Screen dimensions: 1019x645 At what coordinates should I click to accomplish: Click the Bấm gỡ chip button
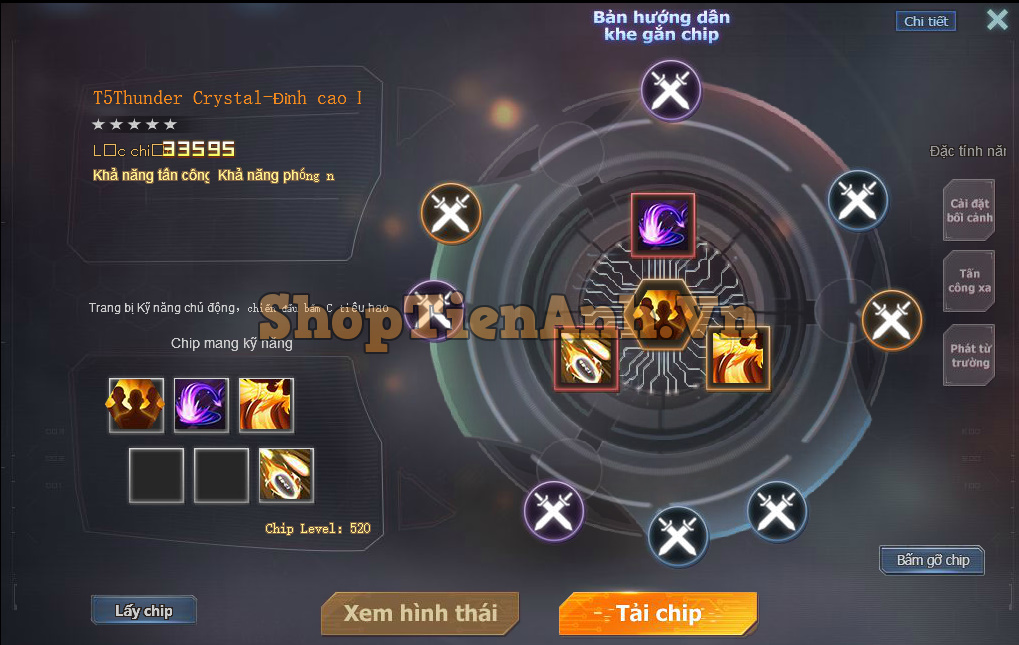932,560
